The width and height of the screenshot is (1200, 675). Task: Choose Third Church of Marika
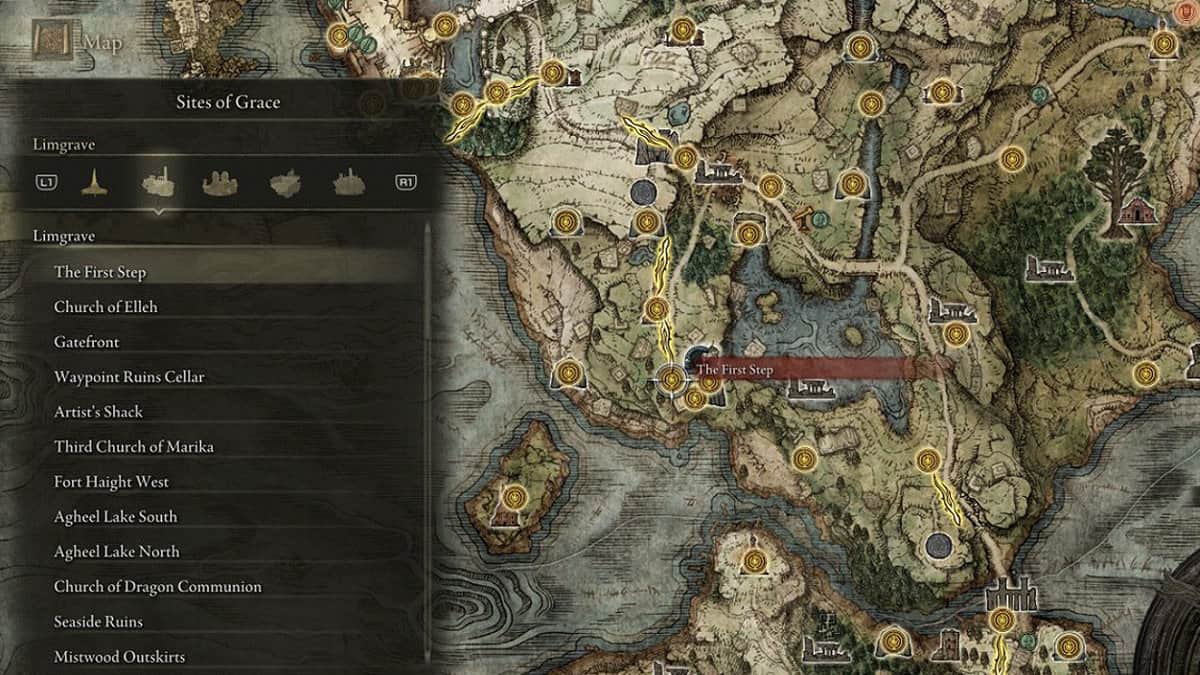click(x=133, y=447)
